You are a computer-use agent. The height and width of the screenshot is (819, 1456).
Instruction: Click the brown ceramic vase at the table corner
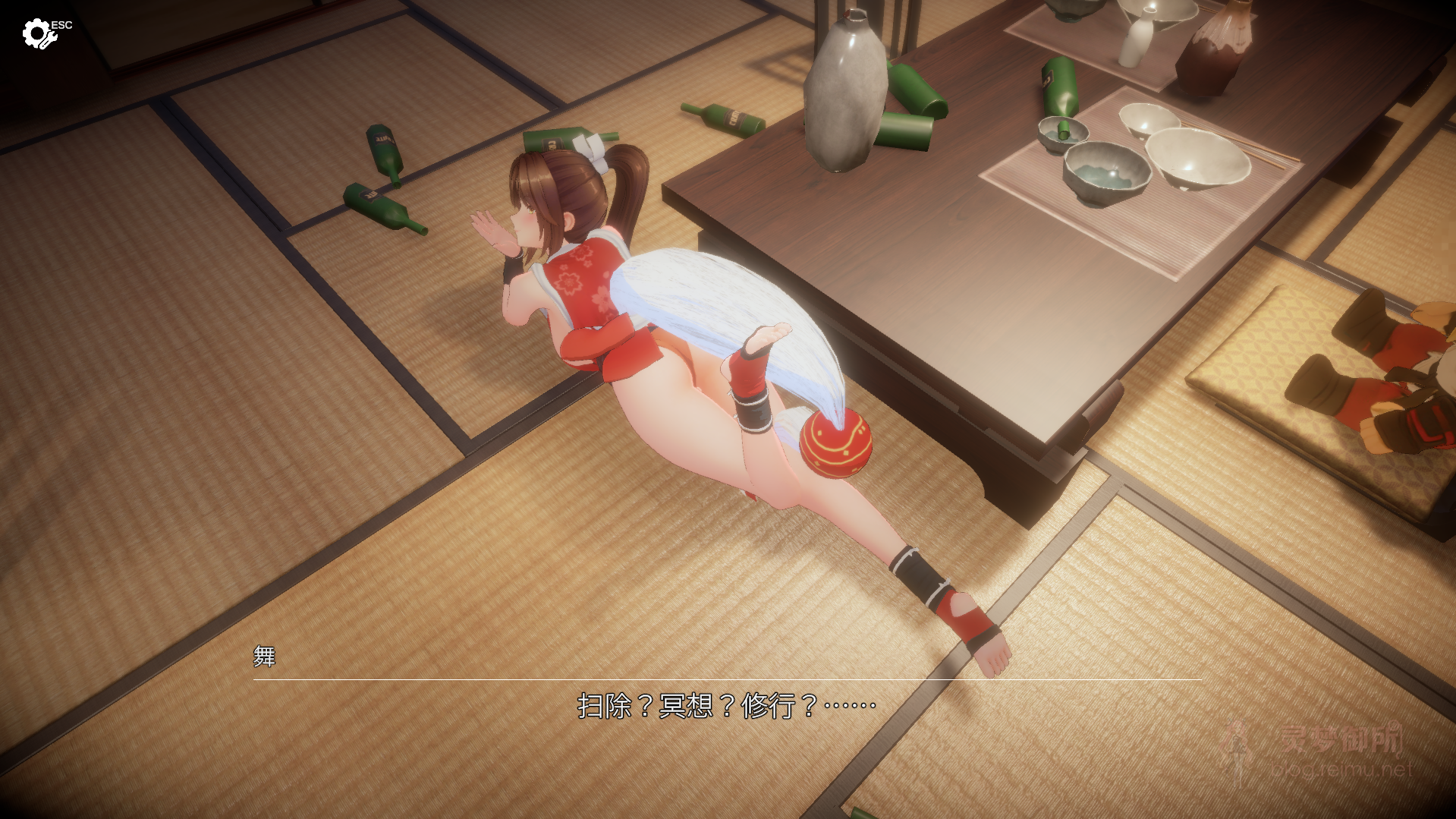tap(1214, 49)
